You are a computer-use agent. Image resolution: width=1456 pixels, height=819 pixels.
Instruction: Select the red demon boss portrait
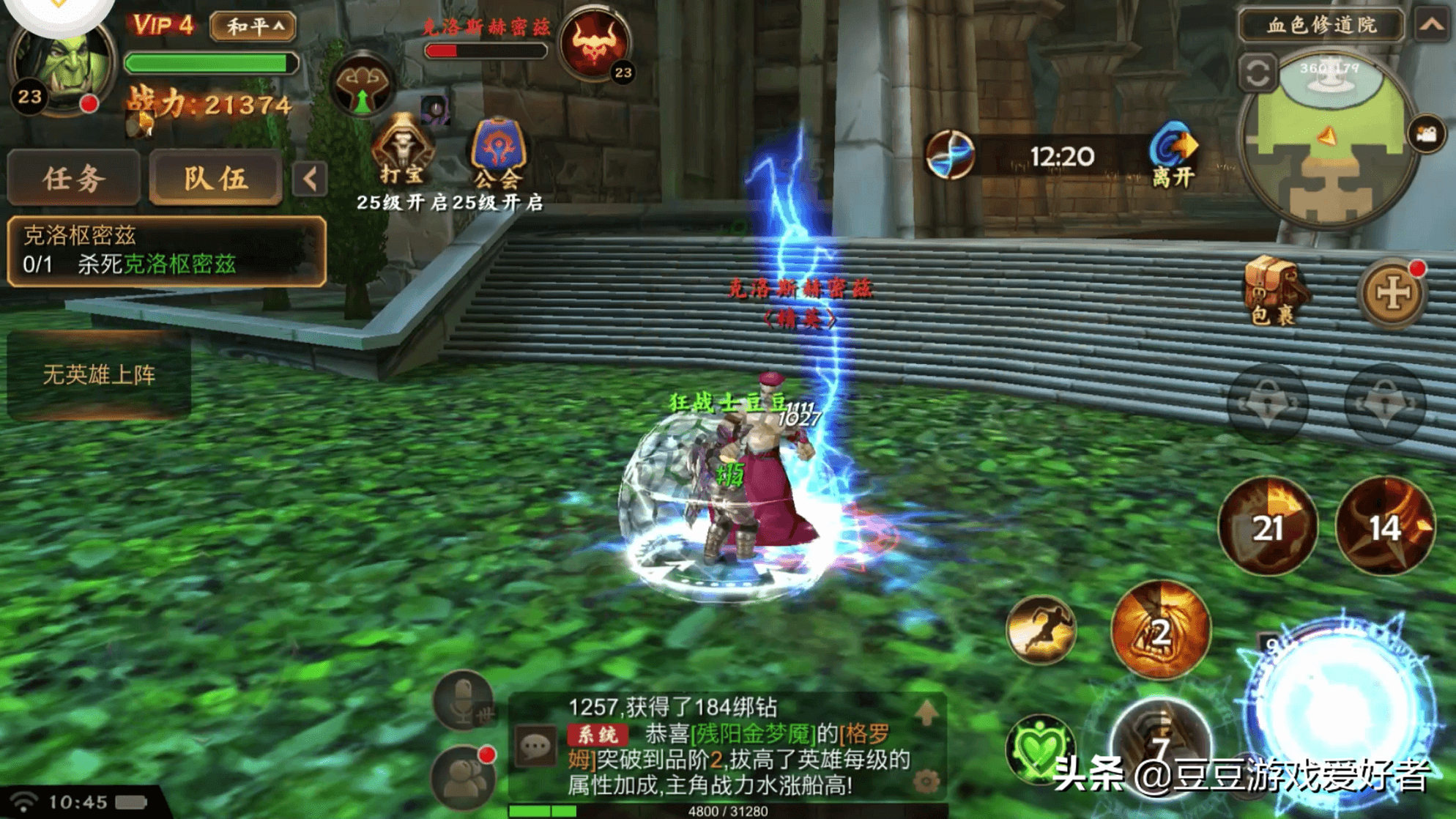595,42
